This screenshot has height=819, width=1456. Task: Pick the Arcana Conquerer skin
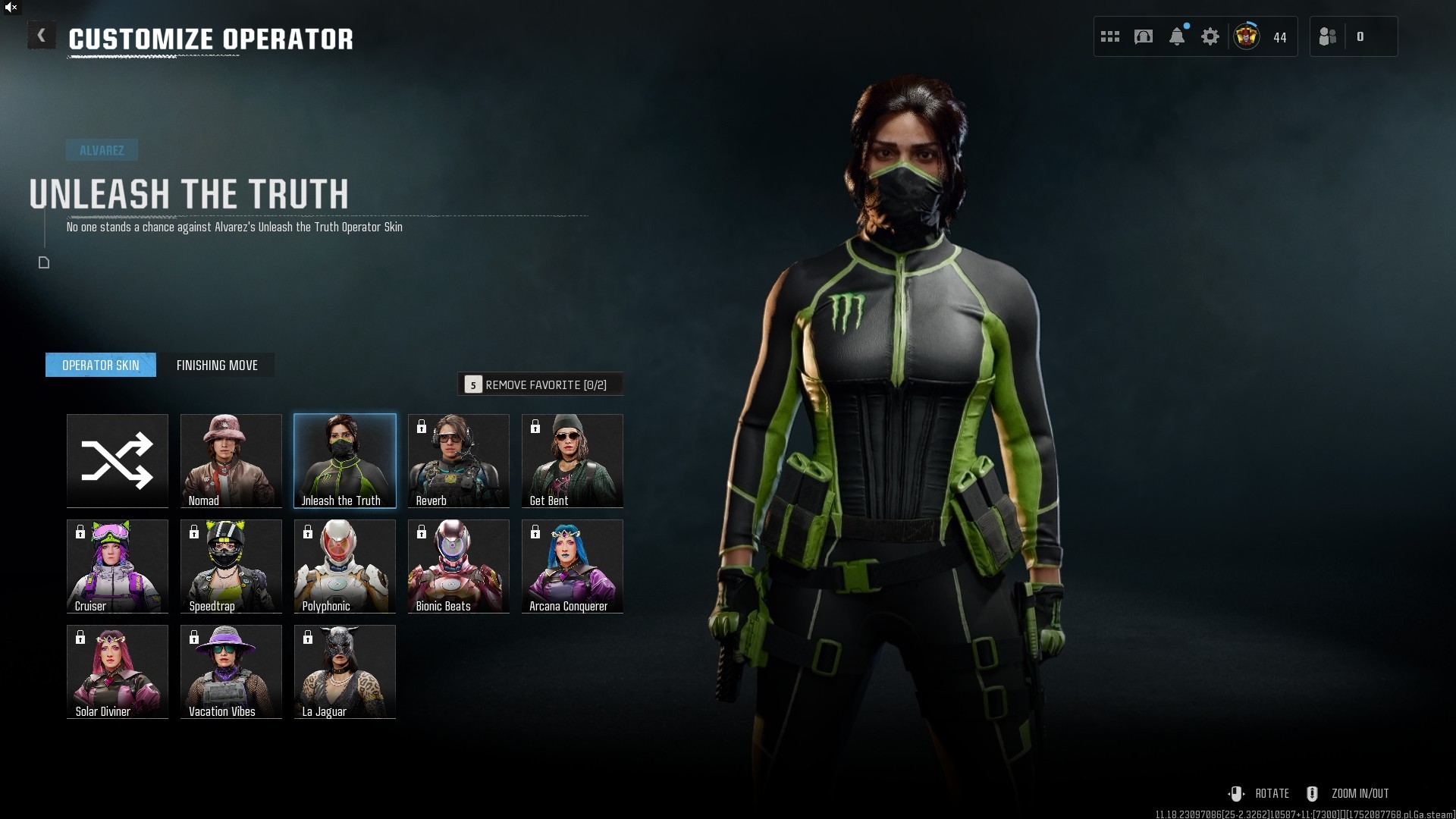pos(573,566)
